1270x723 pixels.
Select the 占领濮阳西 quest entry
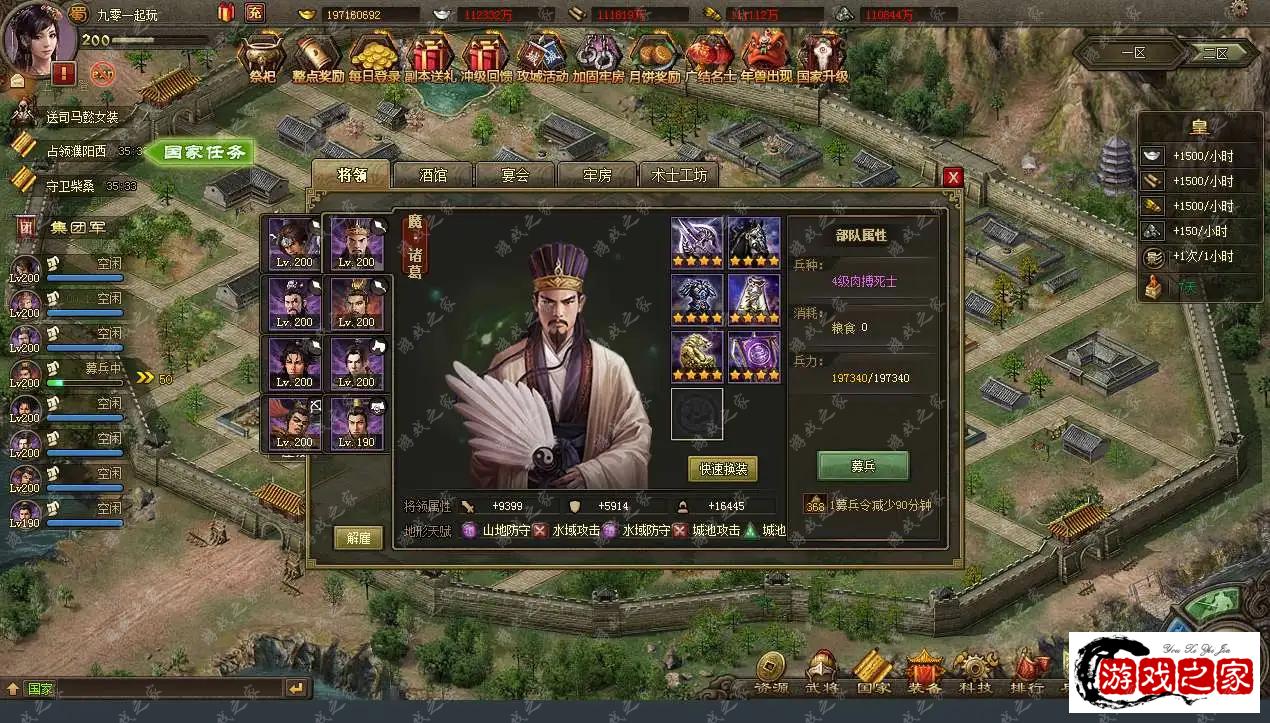(82, 151)
